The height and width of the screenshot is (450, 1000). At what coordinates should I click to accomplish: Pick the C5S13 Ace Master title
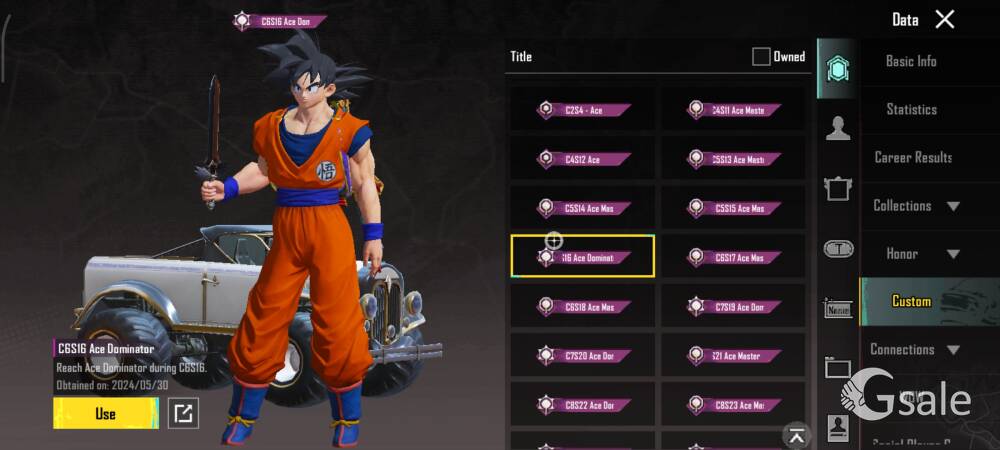pyautogui.click(x=733, y=158)
